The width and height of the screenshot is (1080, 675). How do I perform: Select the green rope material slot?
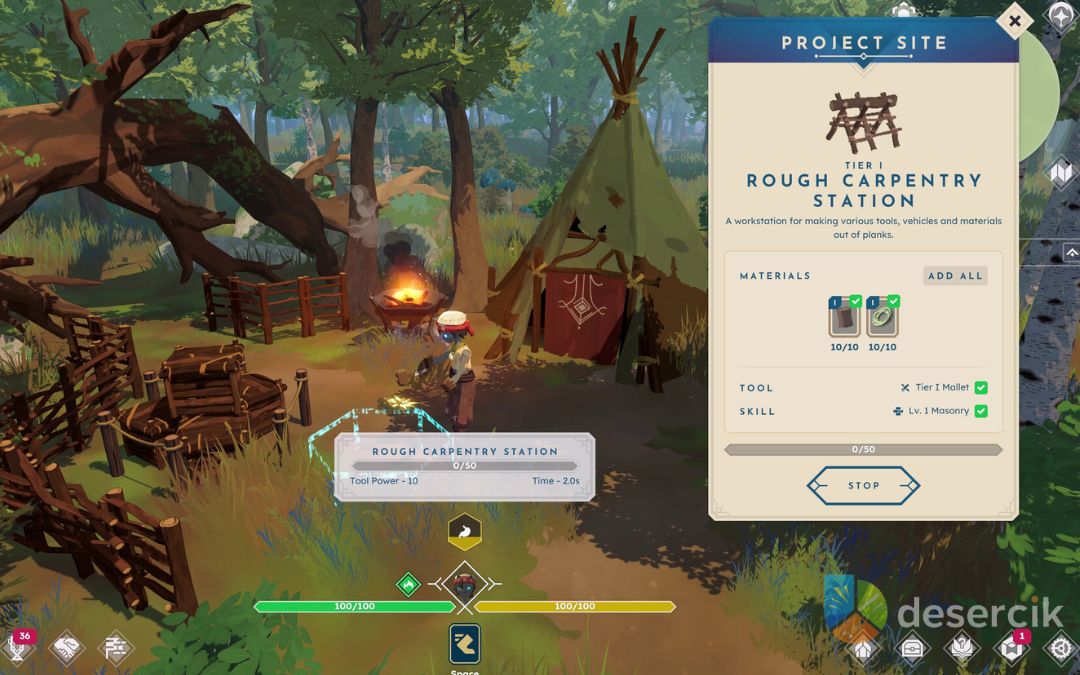coord(882,318)
